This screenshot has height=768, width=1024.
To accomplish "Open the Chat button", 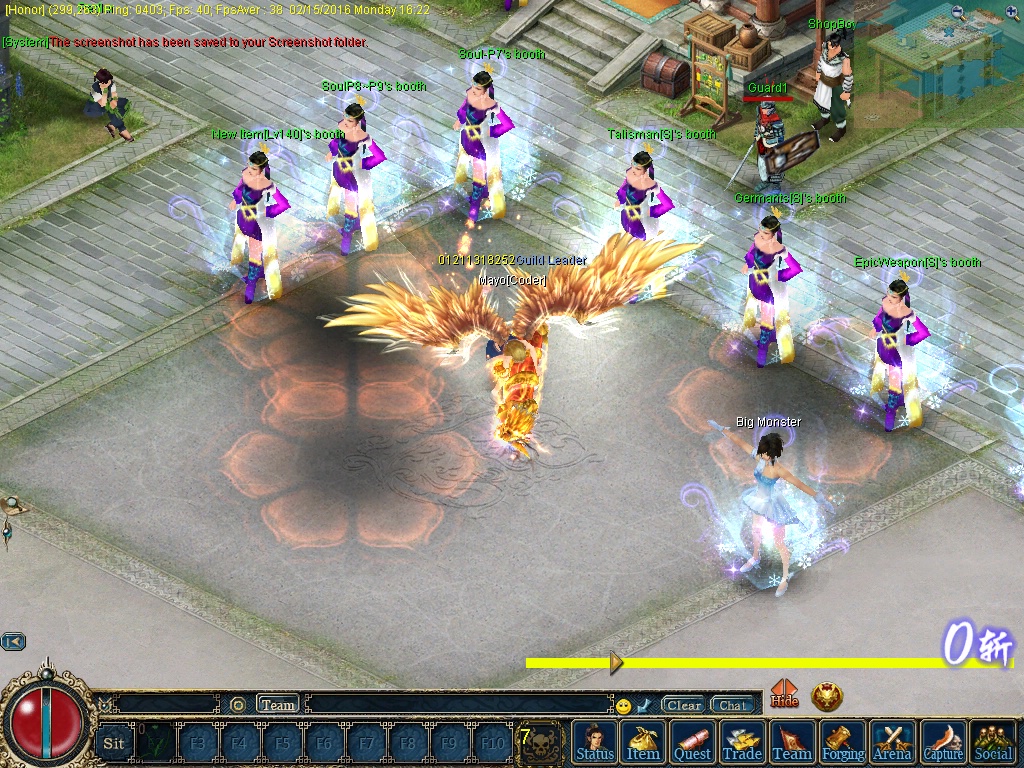I will click(x=733, y=705).
